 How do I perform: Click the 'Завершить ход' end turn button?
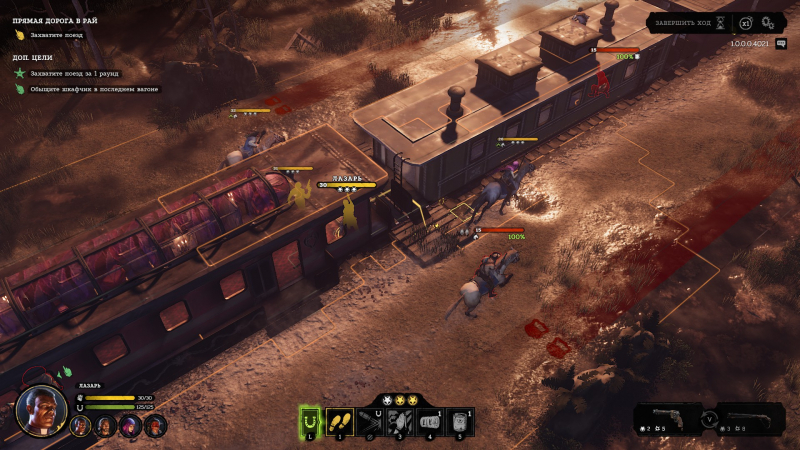coord(682,22)
